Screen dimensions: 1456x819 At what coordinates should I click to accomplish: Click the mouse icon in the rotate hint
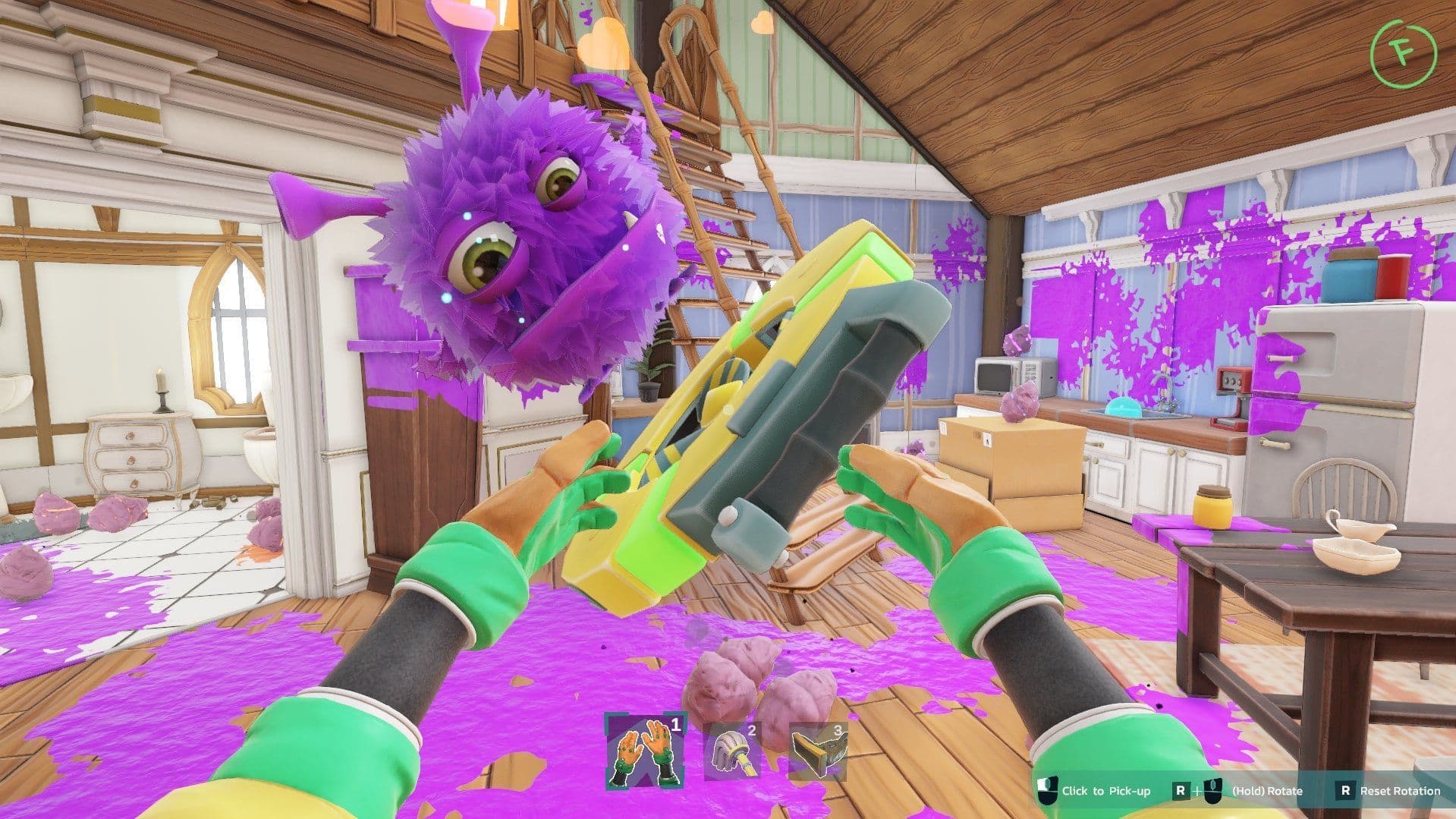coord(1212,792)
